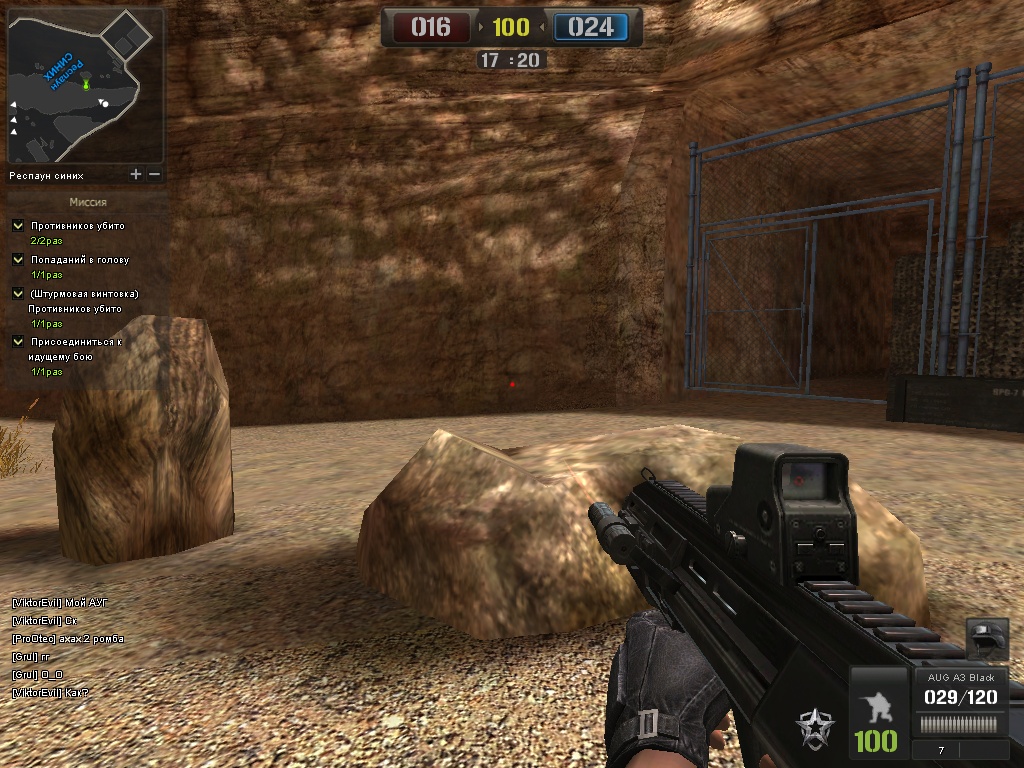1024x768 pixels.
Task: Zoom in the minimap with plus button
Action: click(136, 175)
